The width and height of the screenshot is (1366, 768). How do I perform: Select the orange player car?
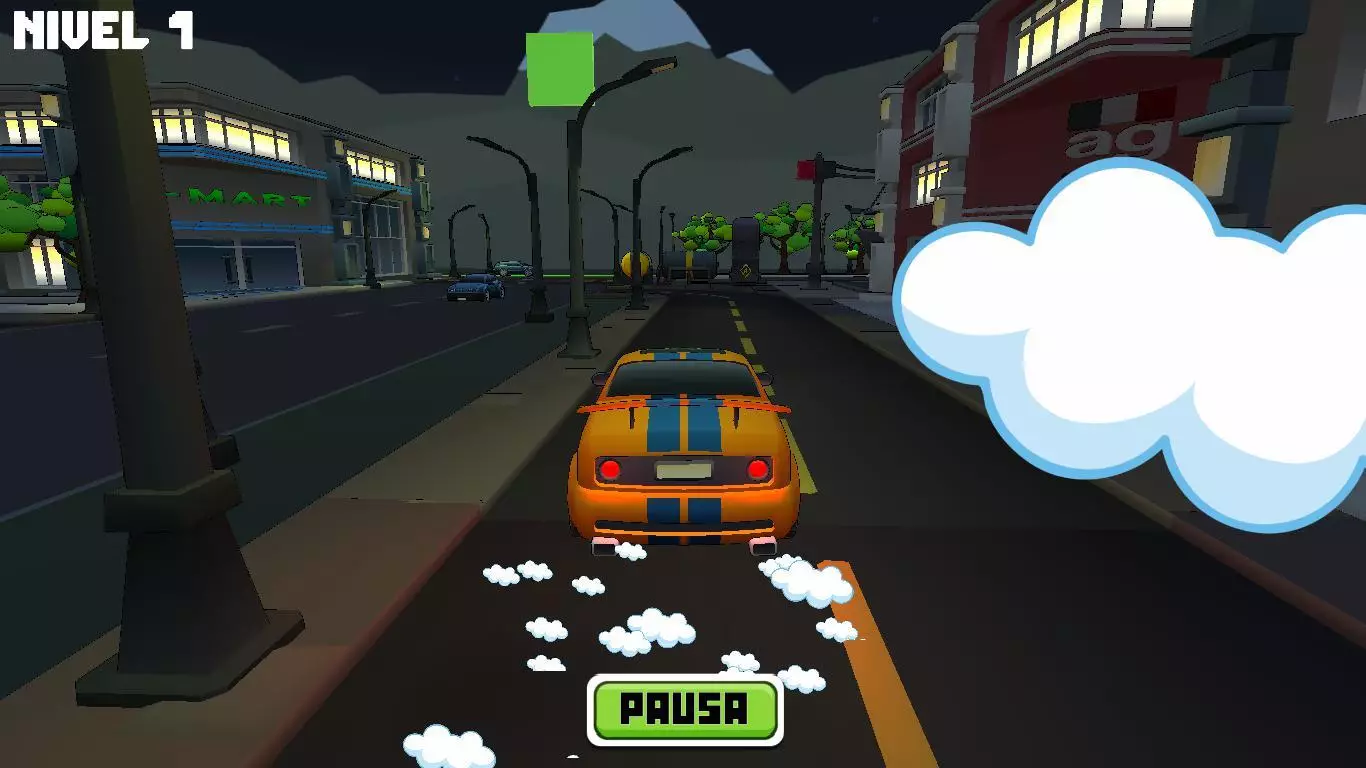[685, 450]
